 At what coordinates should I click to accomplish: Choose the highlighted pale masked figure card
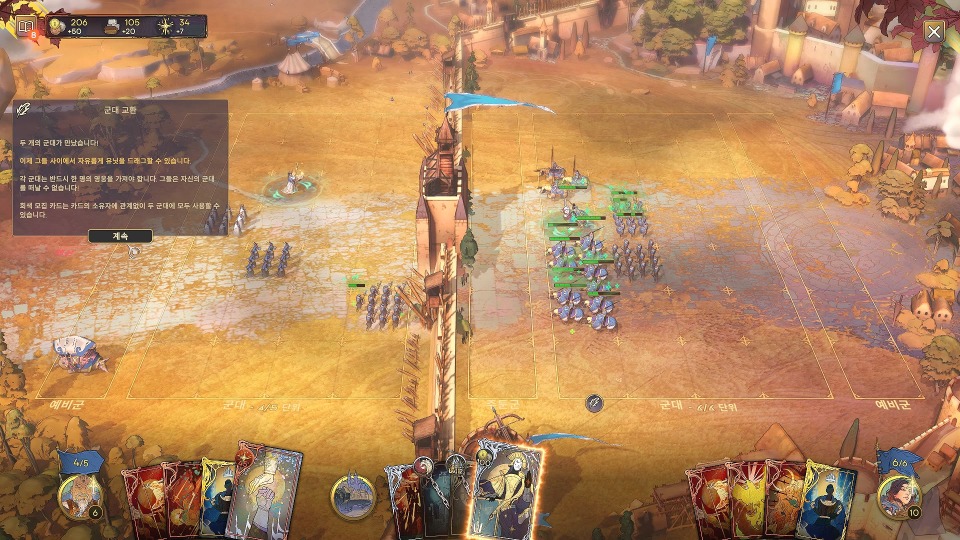point(510,488)
